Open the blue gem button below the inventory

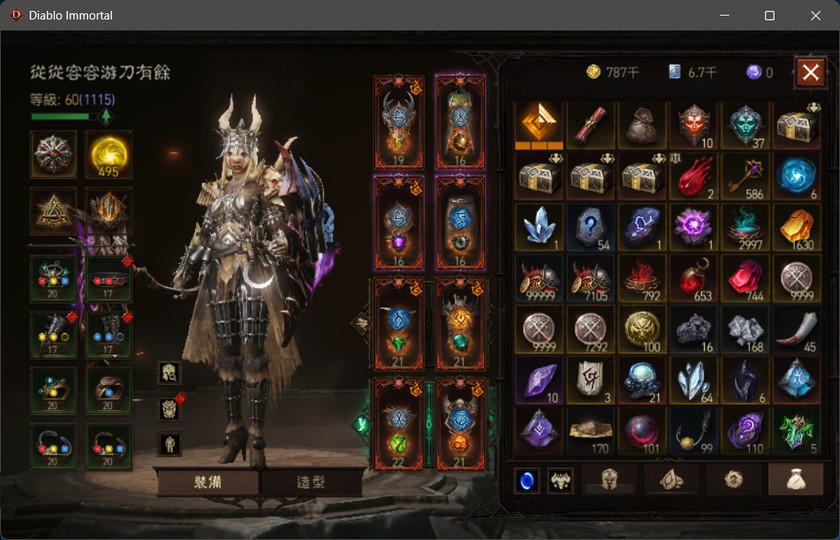527,480
